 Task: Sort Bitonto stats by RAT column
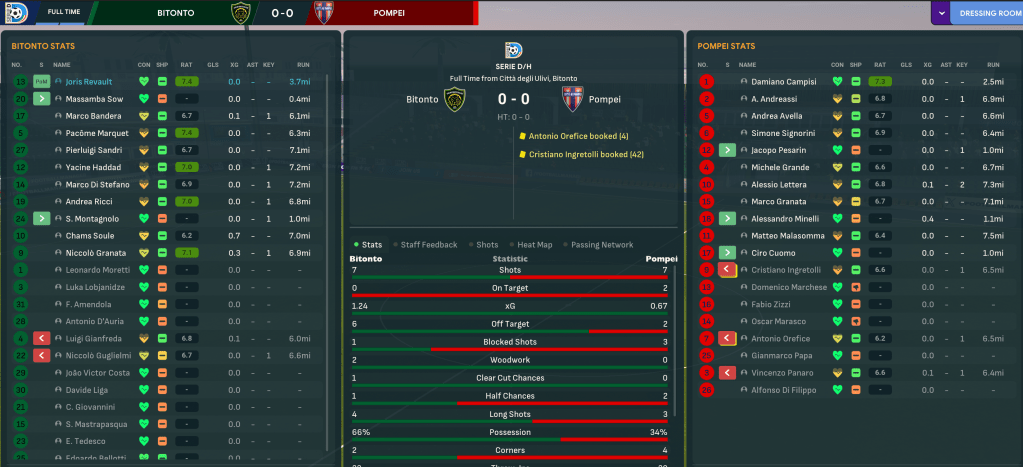click(x=185, y=64)
